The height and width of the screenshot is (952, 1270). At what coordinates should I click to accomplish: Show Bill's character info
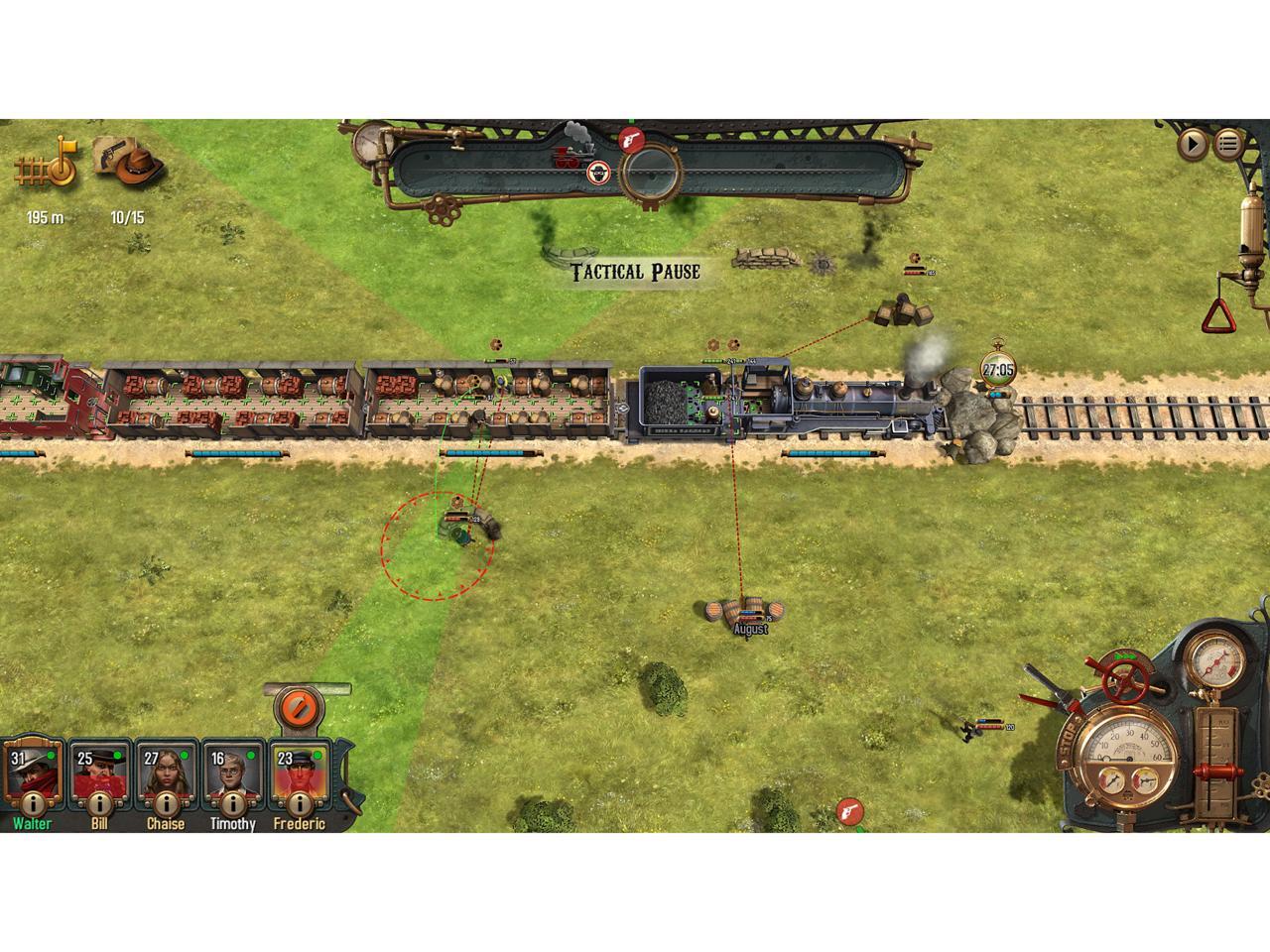(x=99, y=803)
